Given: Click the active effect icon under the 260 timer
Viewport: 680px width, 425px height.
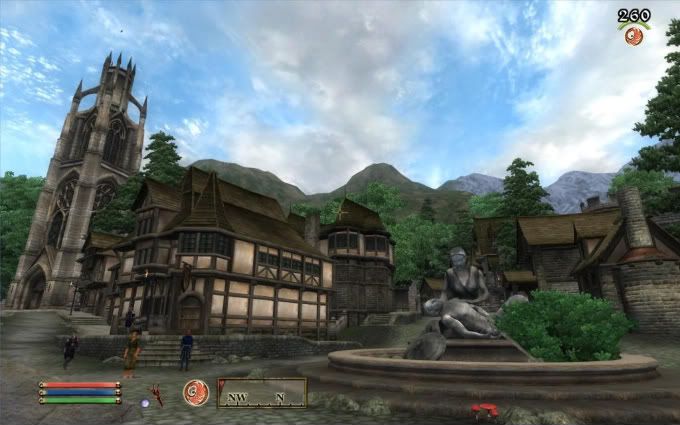Looking at the screenshot, I should pyautogui.click(x=634, y=35).
